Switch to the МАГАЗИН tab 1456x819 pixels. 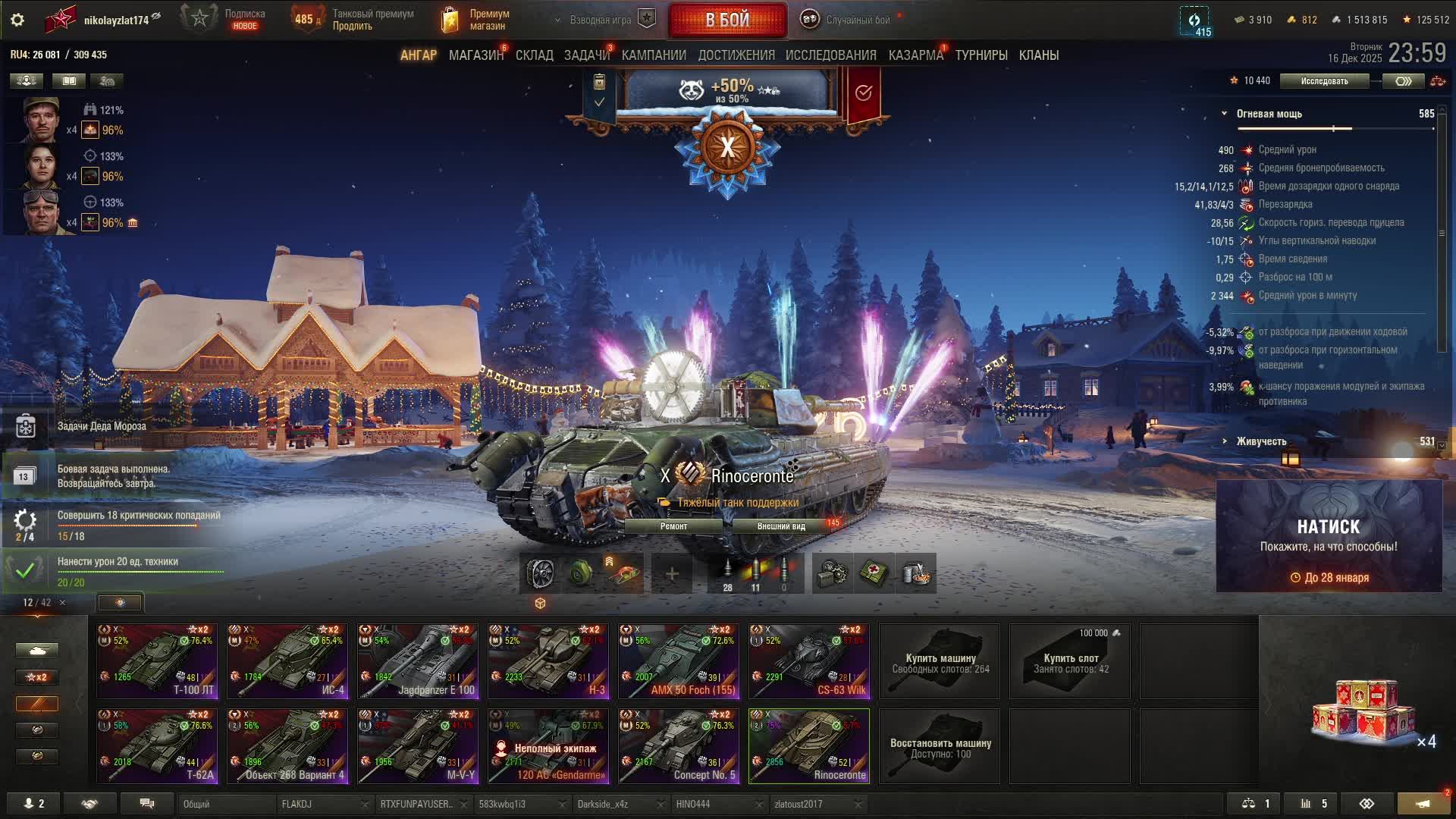coord(475,55)
